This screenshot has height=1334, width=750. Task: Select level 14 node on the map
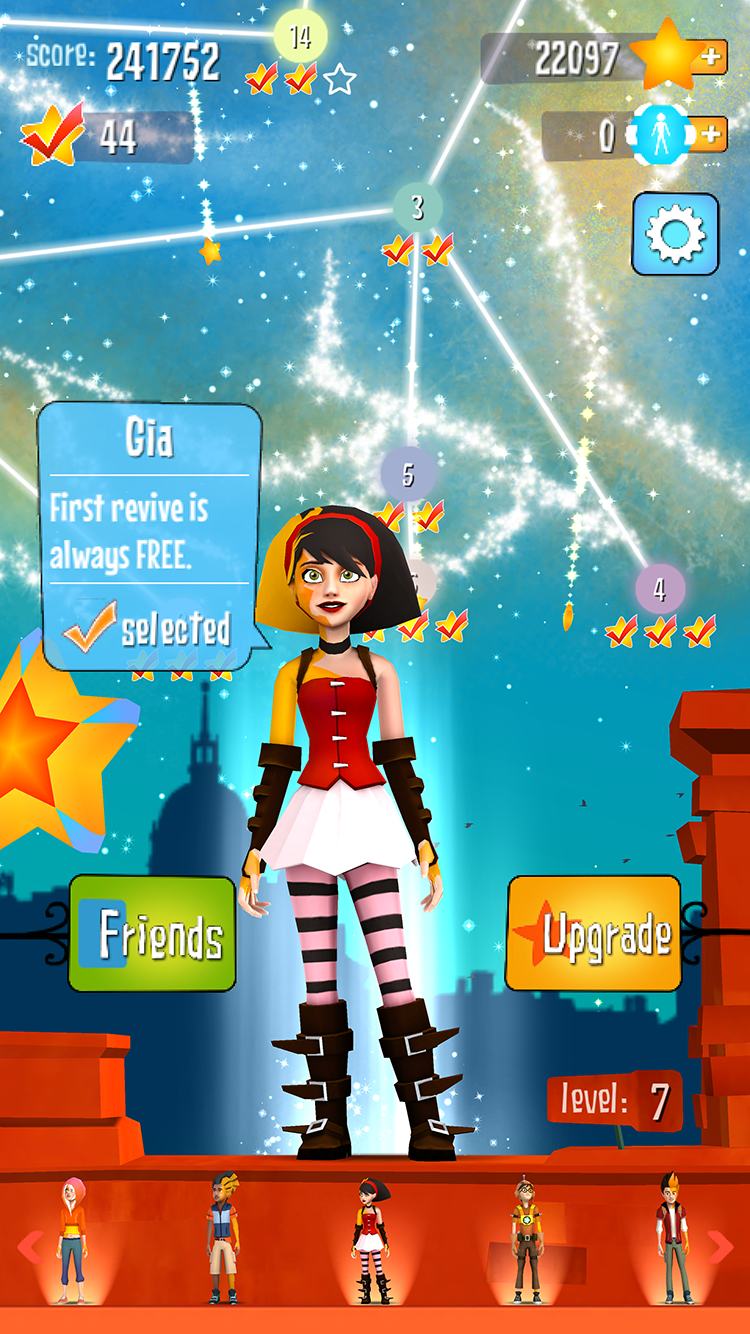pos(300,38)
